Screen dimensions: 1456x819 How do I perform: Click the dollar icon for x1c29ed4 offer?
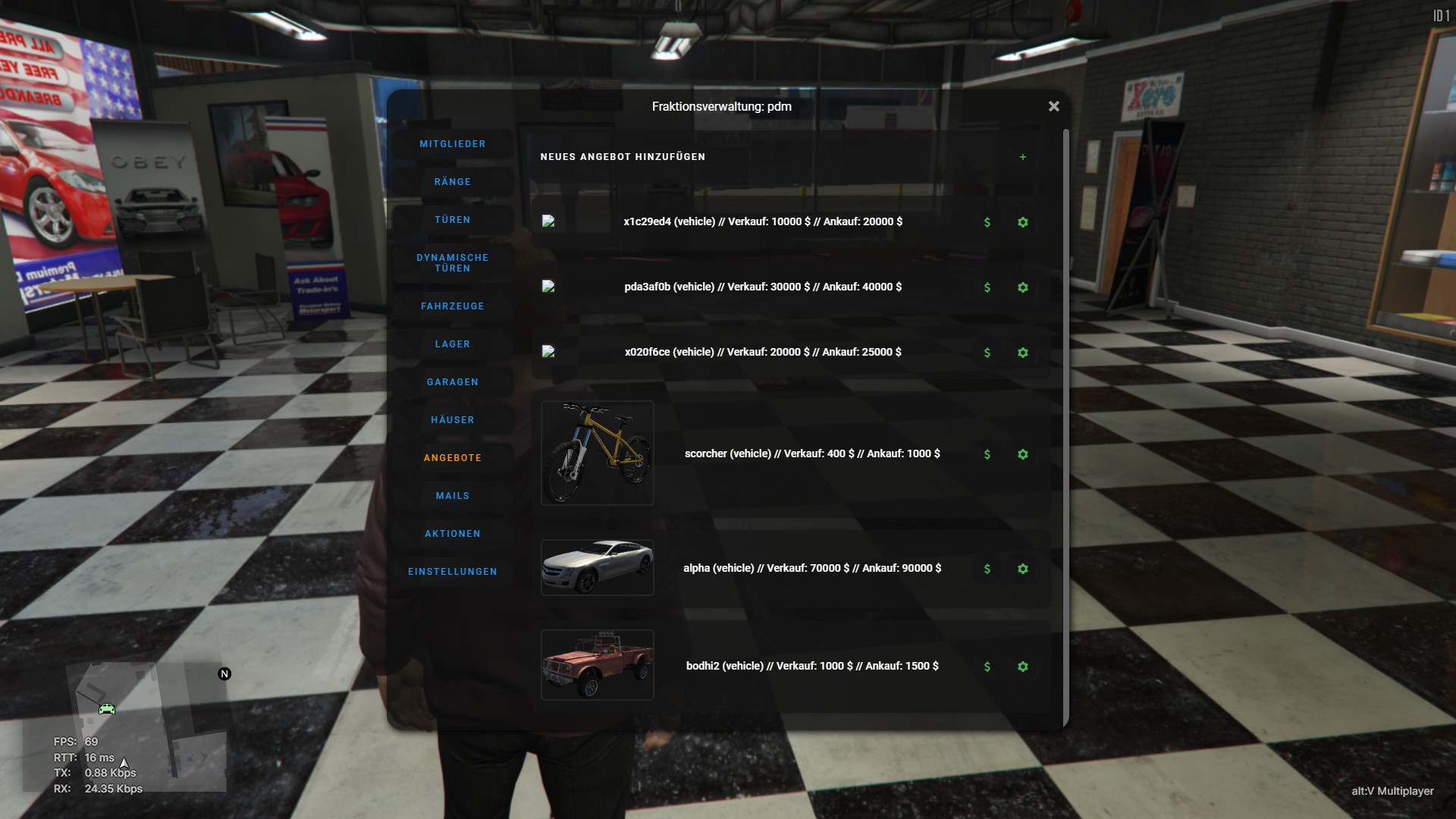[x=987, y=222]
